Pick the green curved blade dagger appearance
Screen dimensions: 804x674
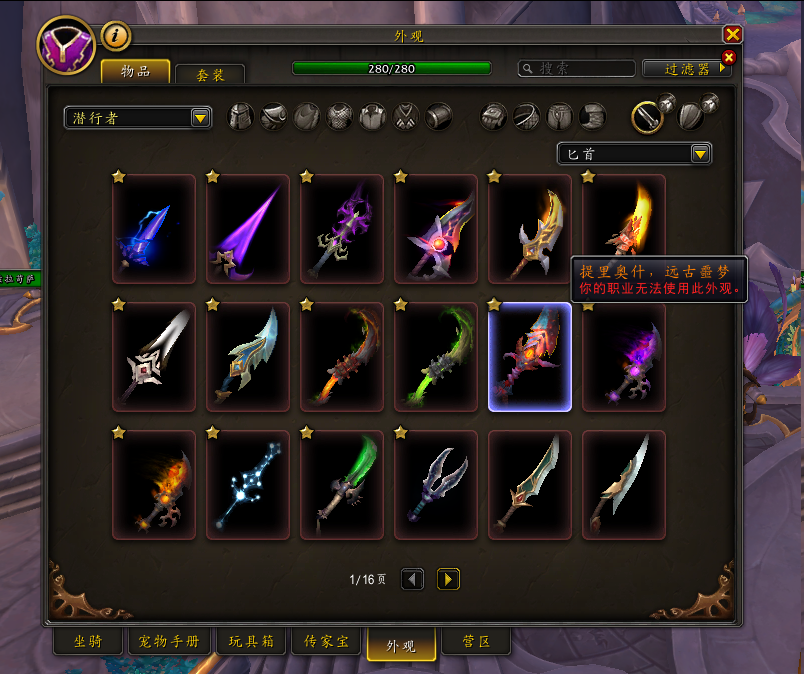(x=436, y=357)
